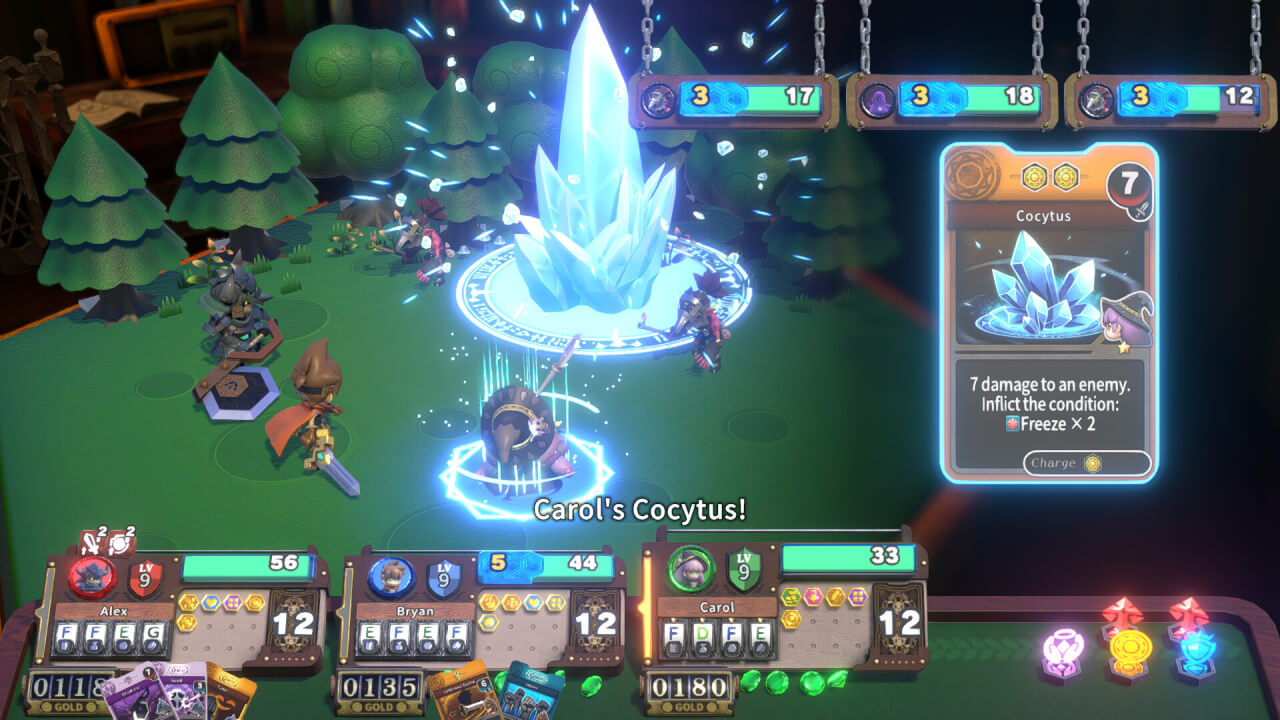1280x720 pixels.
Task: Select the enemy panel with 18 HP
Action: [951, 100]
